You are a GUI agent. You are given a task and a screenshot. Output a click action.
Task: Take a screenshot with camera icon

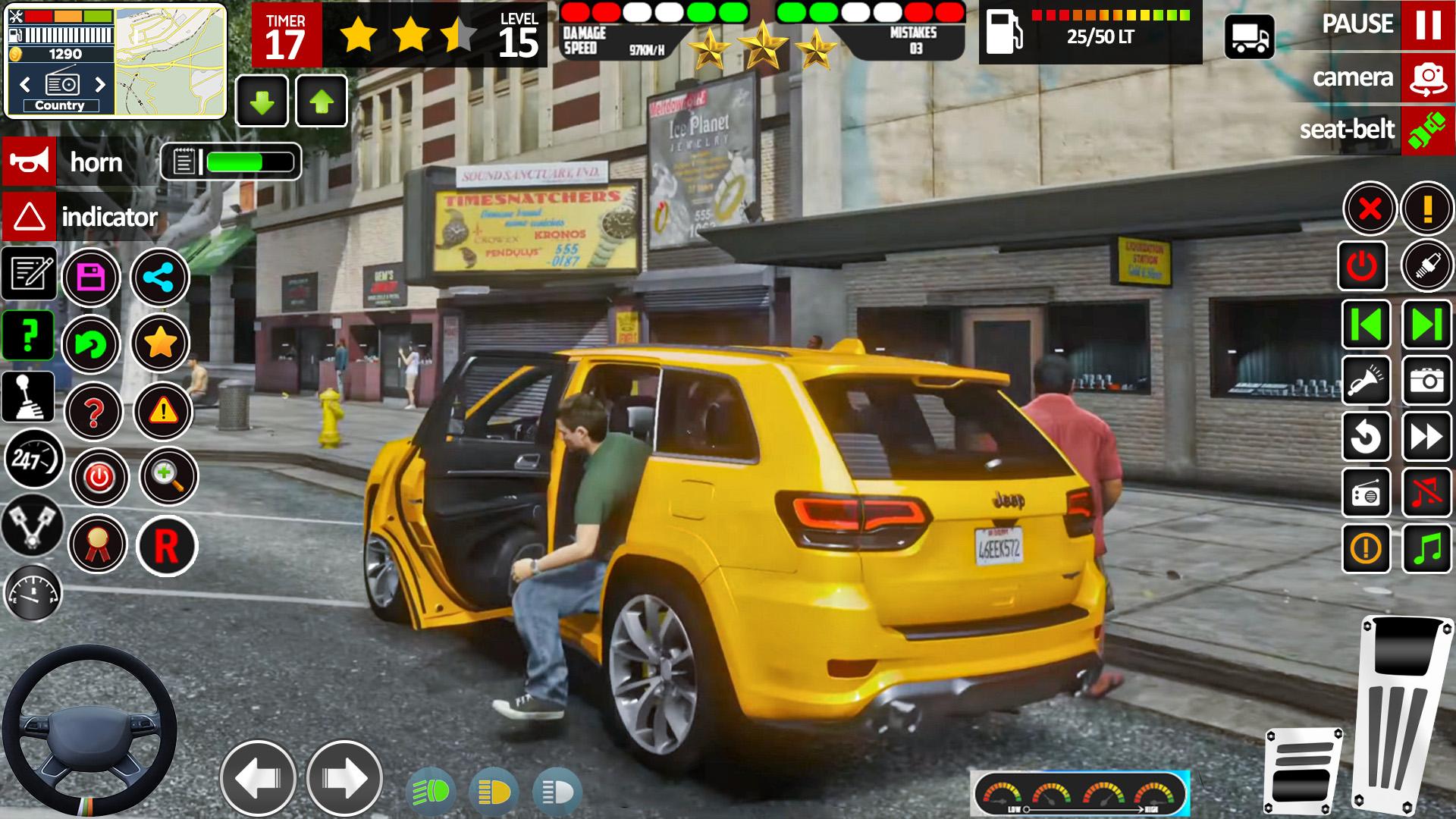point(1426,381)
